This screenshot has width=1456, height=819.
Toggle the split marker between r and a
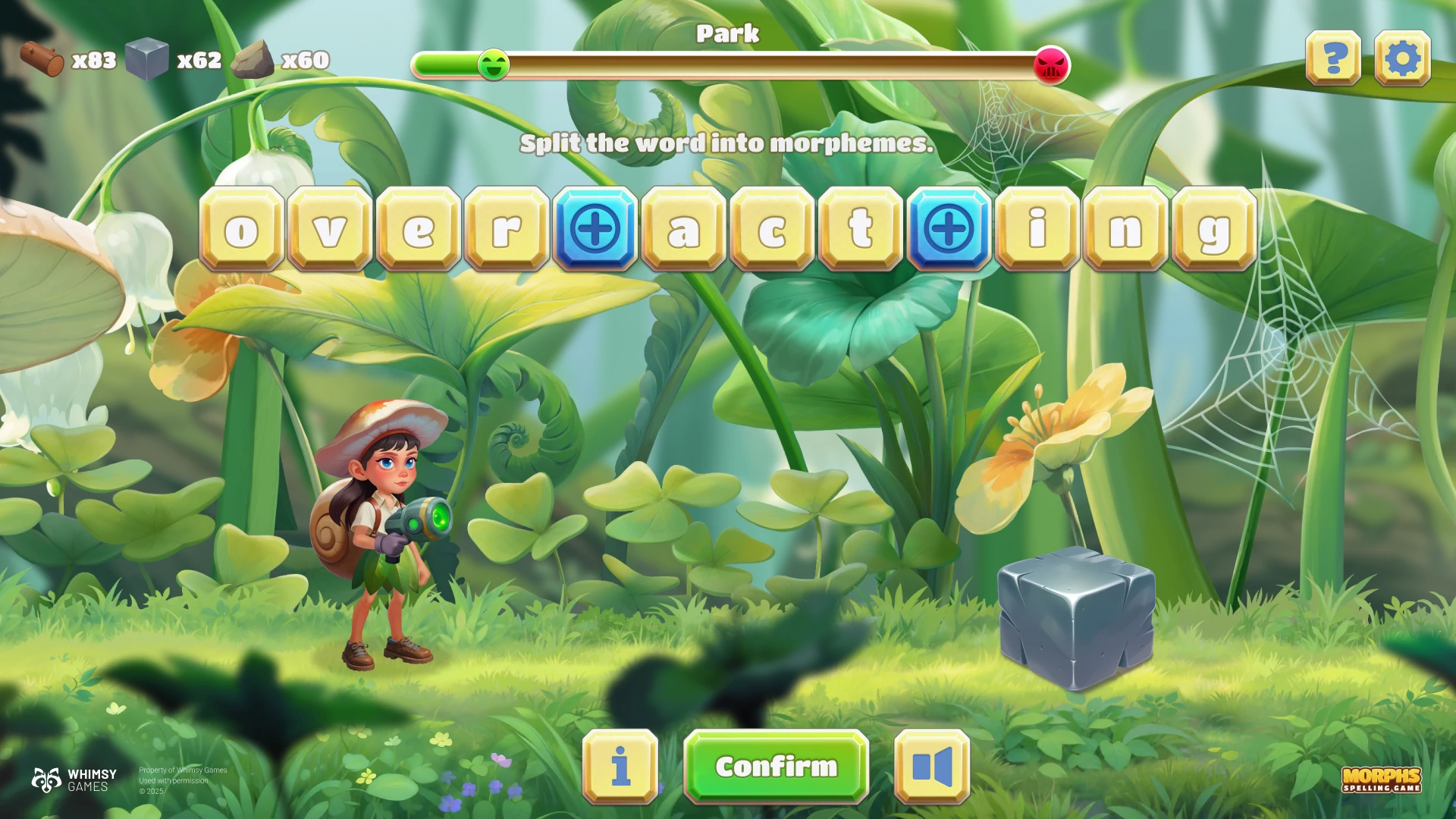pyautogui.click(x=595, y=228)
